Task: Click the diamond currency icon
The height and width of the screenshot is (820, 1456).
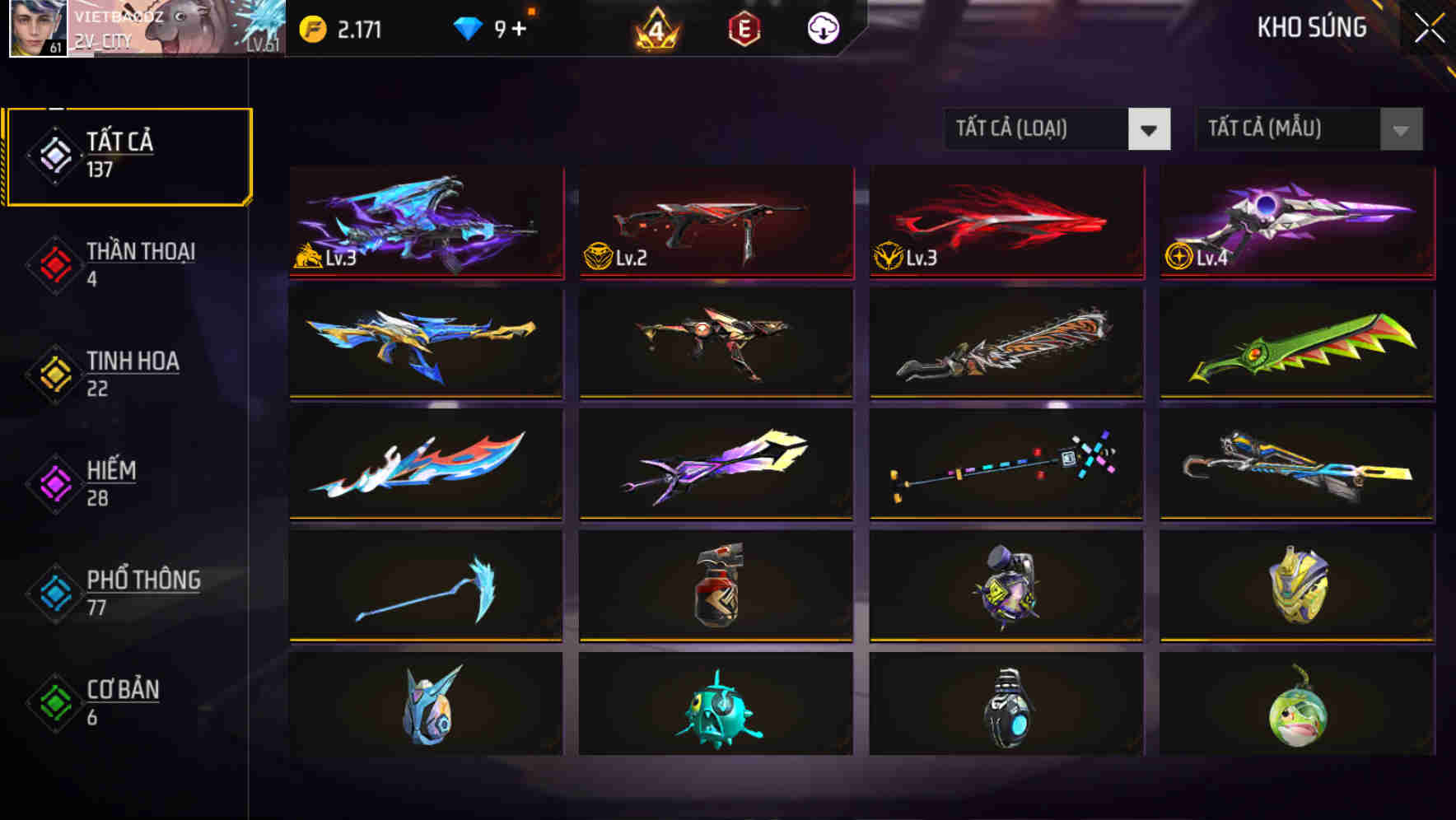Action: pos(469,28)
